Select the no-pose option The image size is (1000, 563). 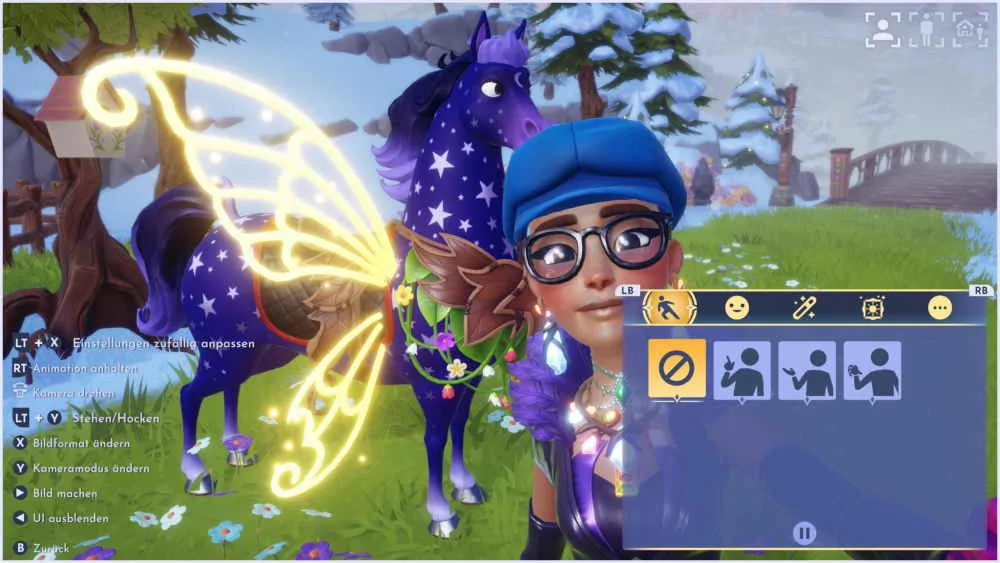tap(677, 369)
